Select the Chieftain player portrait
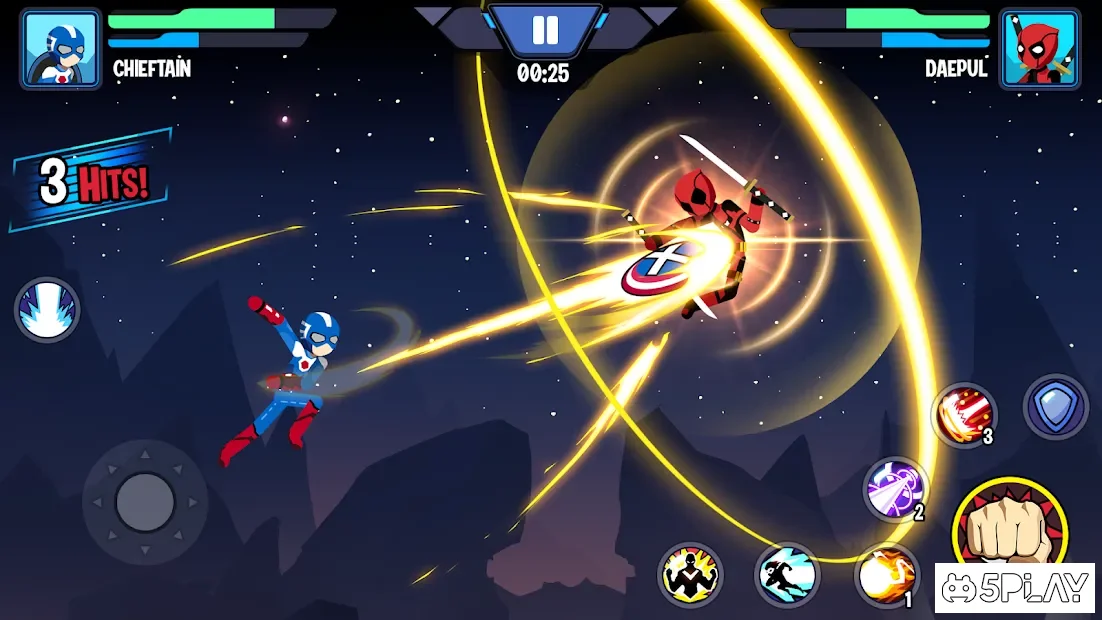The width and height of the screenshot is (1102, 620). (61, 49)
